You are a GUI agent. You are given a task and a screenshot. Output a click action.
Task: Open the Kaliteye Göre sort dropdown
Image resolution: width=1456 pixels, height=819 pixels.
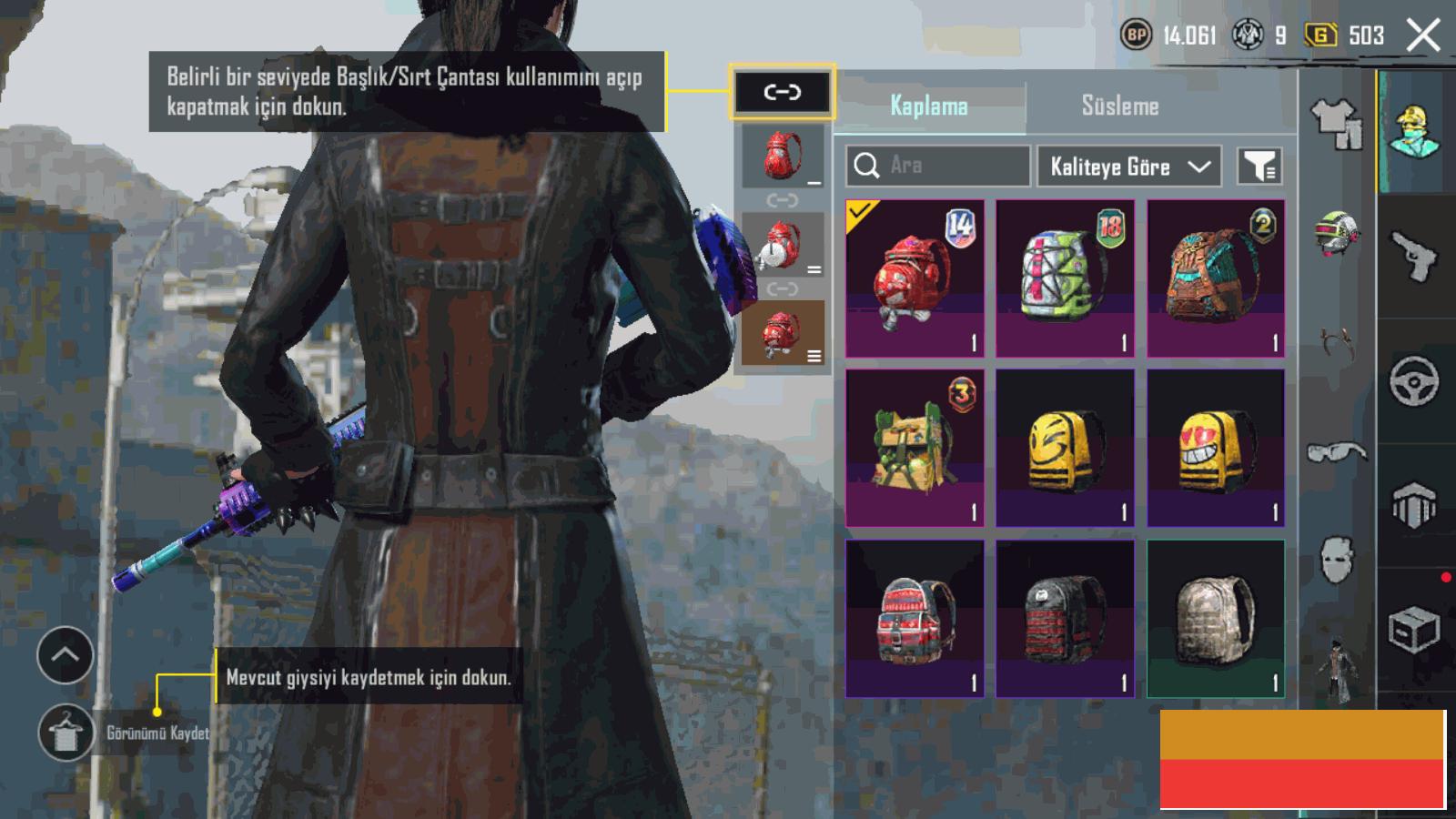[x=1128, y=167]
